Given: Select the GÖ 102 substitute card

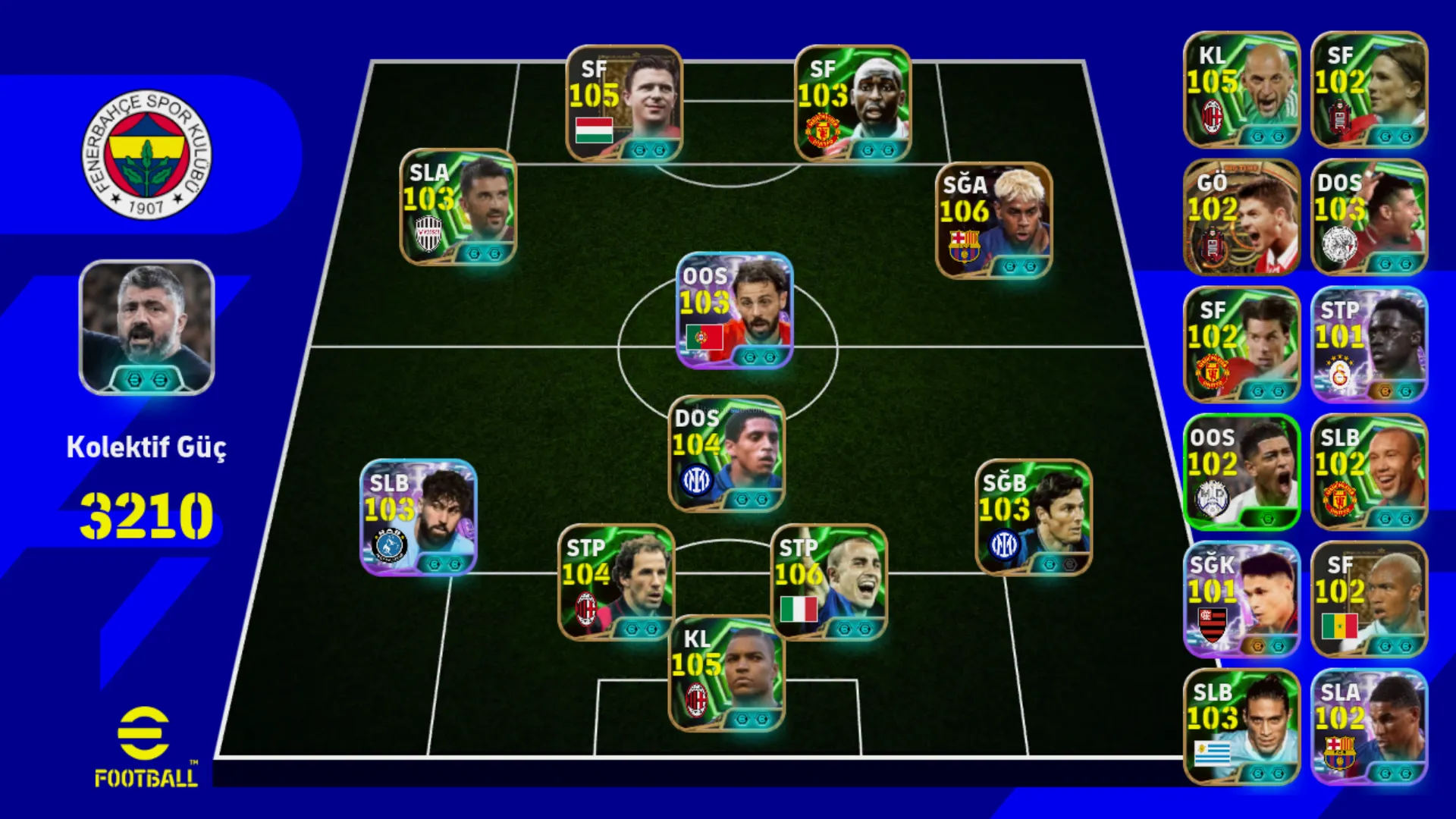Looking at the screenshot, I should 1241,217.
